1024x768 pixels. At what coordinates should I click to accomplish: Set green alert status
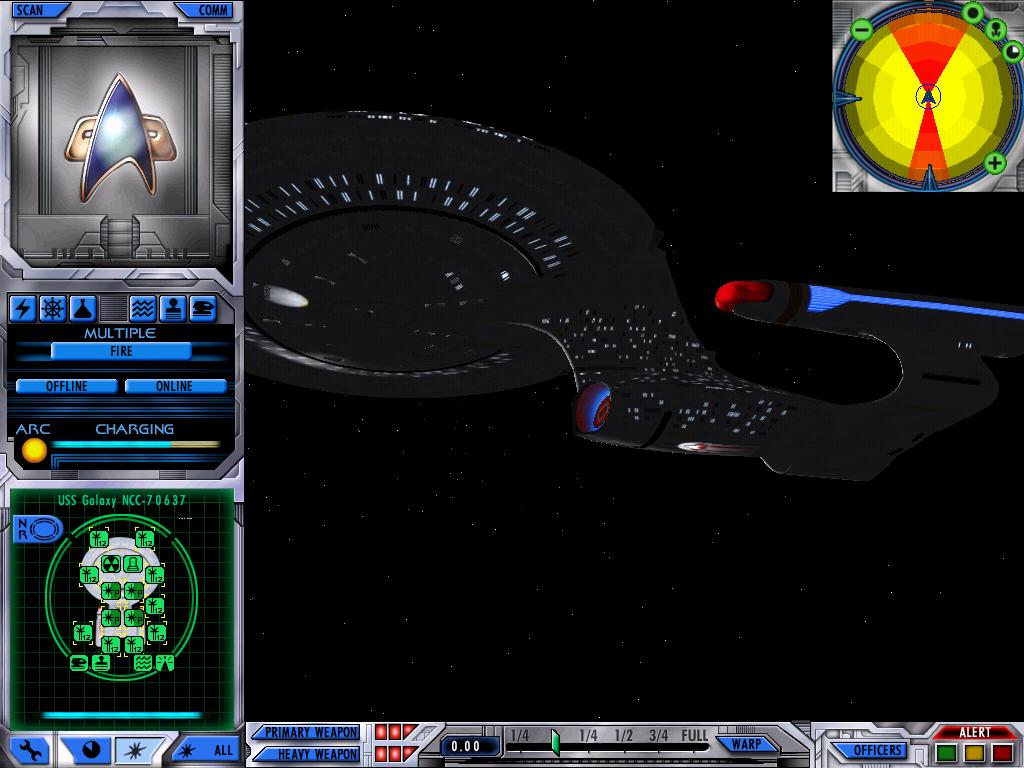click(946, 752)
